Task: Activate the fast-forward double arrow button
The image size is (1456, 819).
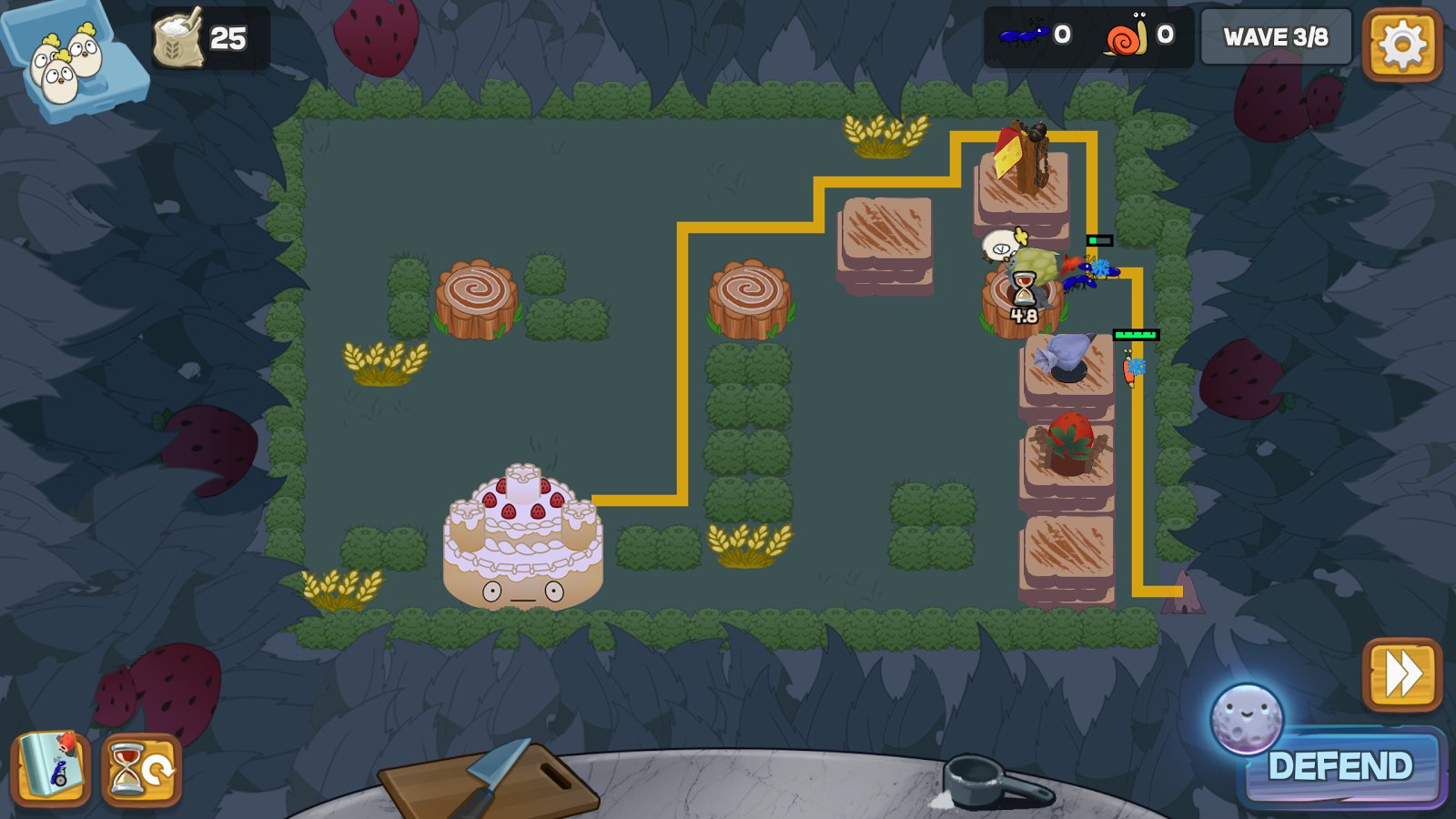Action: point(1401,674)
